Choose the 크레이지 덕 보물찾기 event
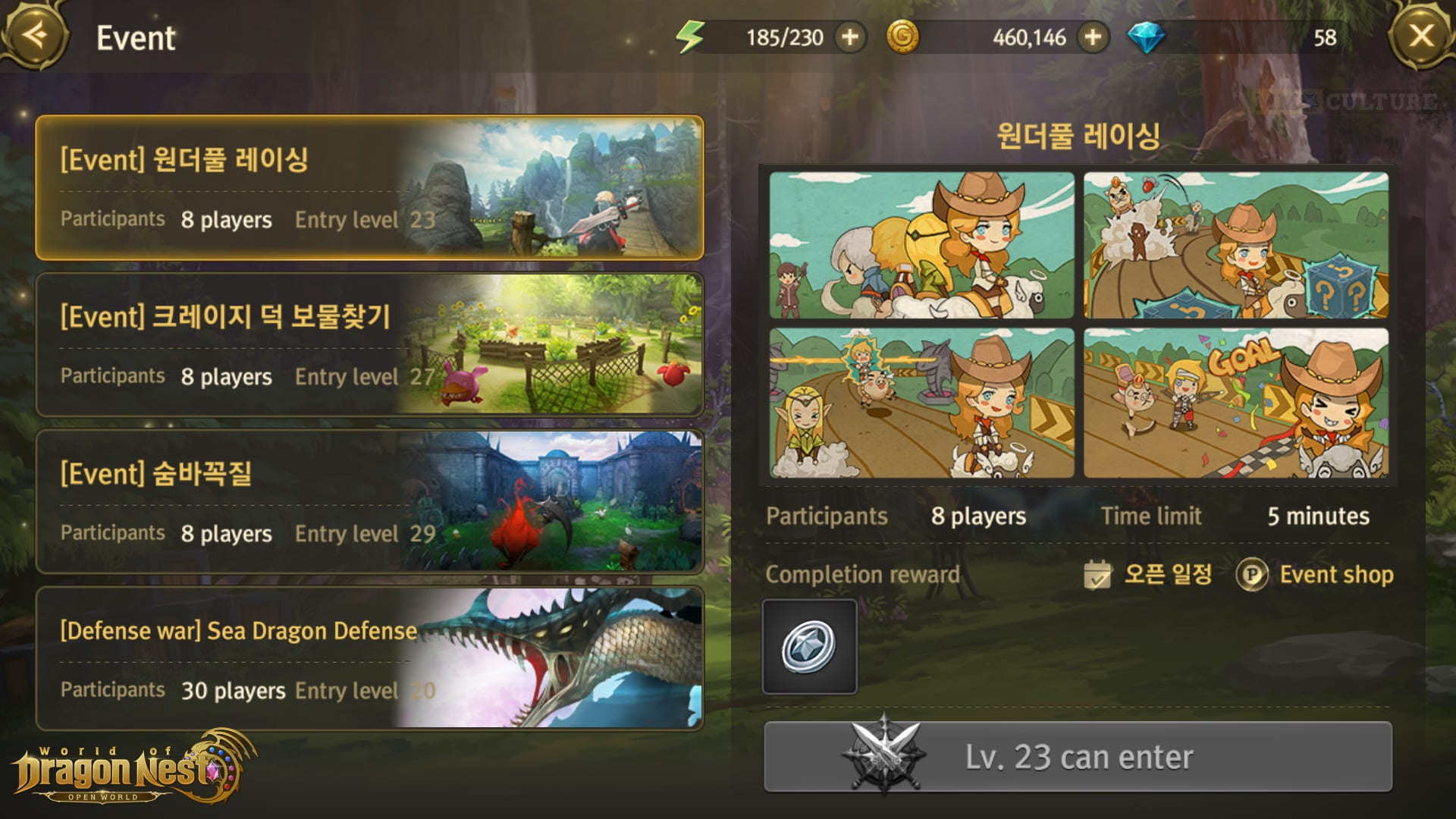The width and height of the screenshot is (1456, 819). [x=369, y=345]
